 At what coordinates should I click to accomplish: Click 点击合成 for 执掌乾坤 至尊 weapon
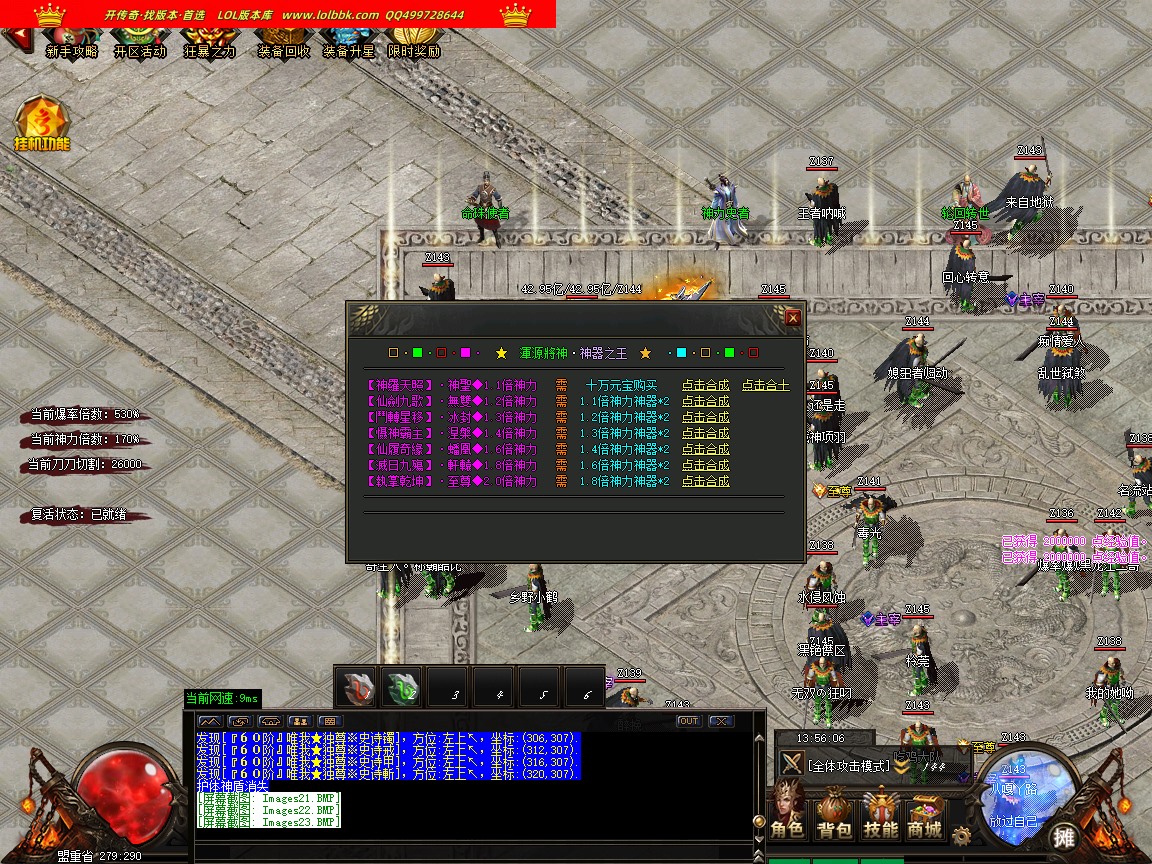coord(705,481)
